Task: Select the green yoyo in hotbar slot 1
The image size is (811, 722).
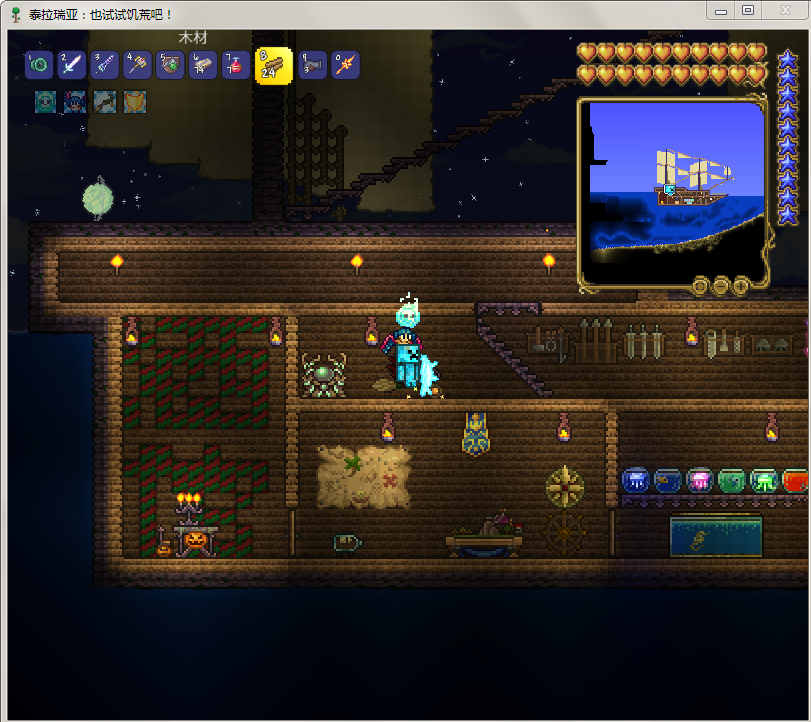Action: pyautogui.click(x=39, y=65)
